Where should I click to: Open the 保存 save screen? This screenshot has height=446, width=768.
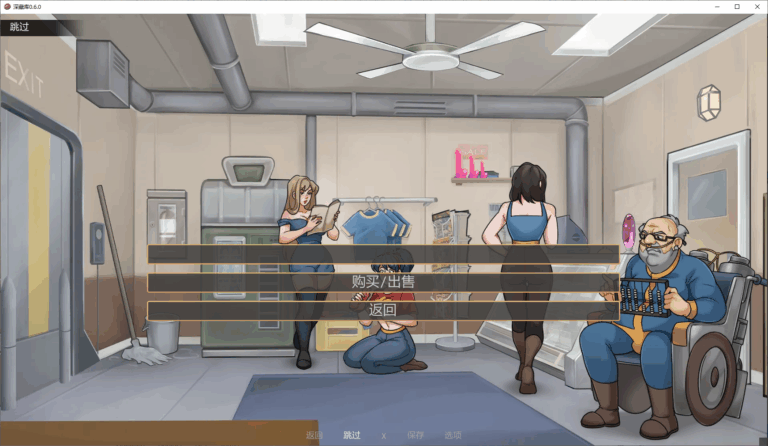pyautogui.click(x=416, y=435)
